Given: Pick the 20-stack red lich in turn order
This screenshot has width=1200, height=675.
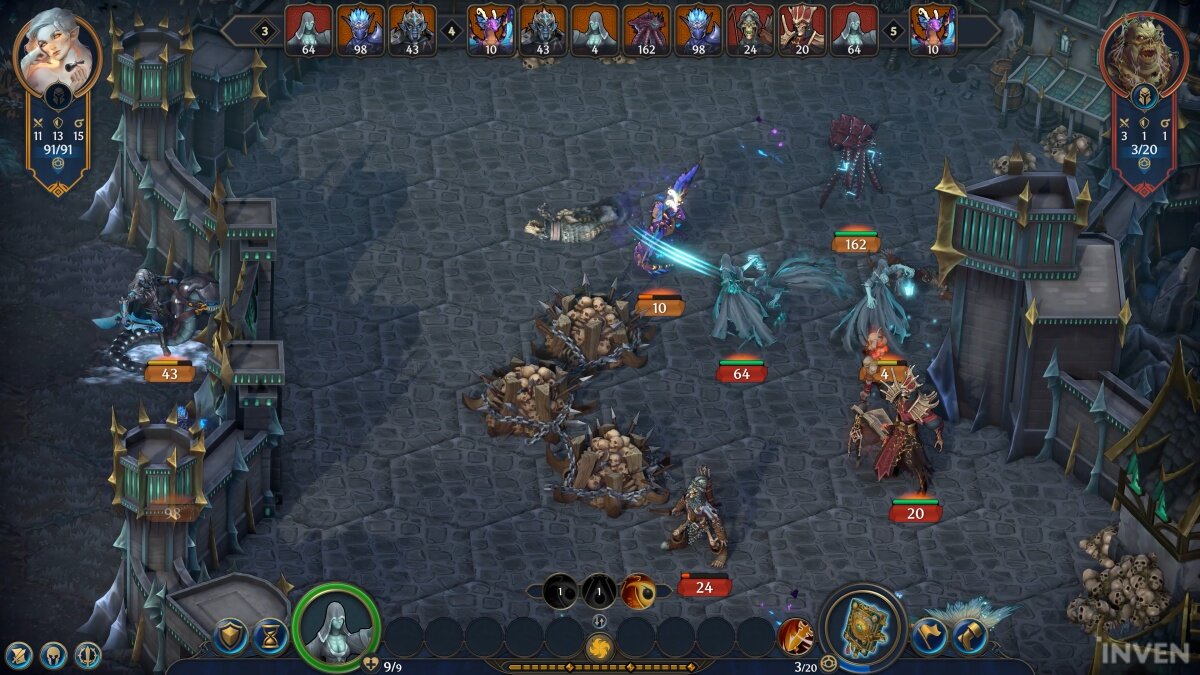Looking at the screenshot, I should point(802,30).
